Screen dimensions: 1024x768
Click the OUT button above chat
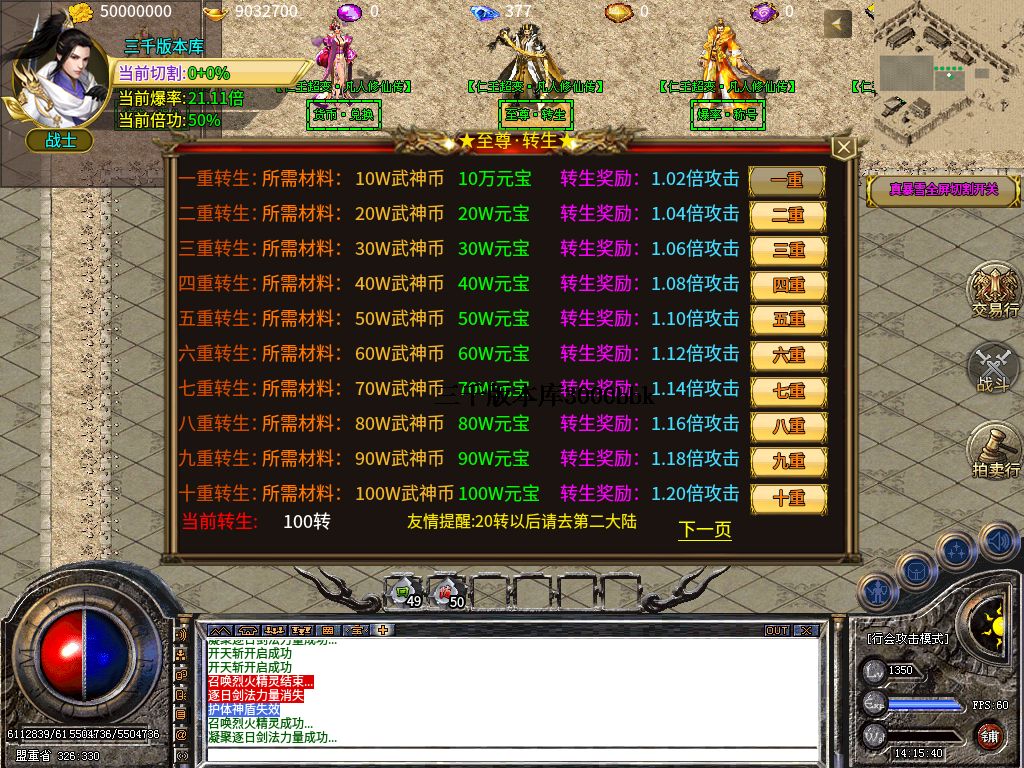pos(777,631)
